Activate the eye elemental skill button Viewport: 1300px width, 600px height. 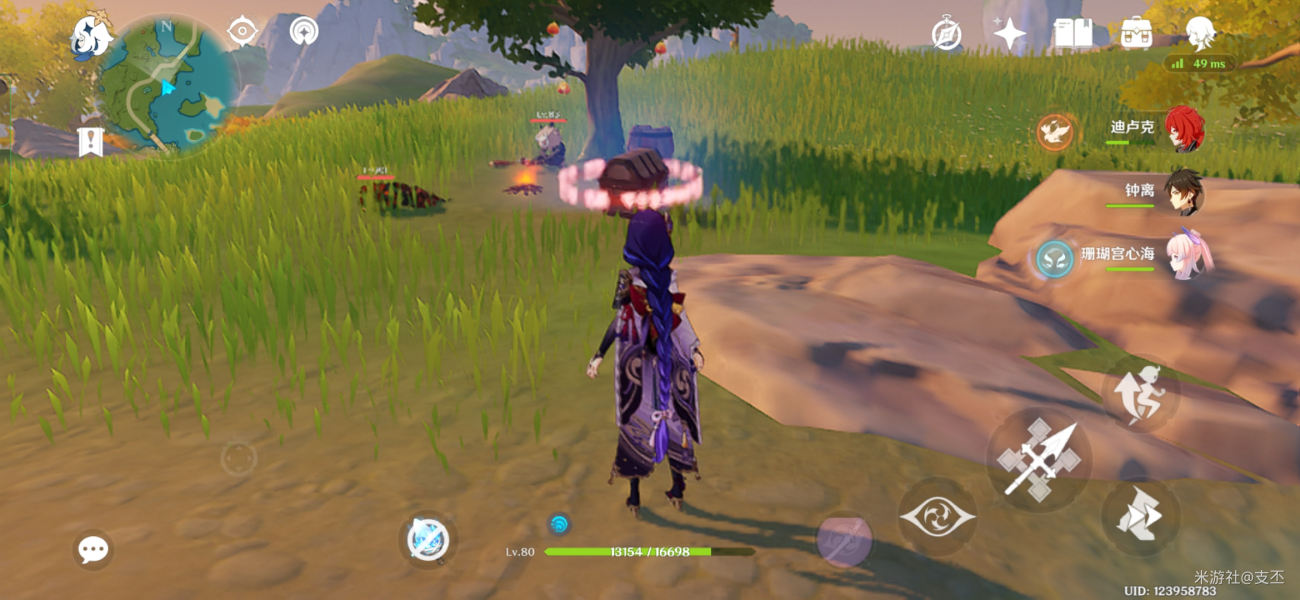(x=937, y=517)
